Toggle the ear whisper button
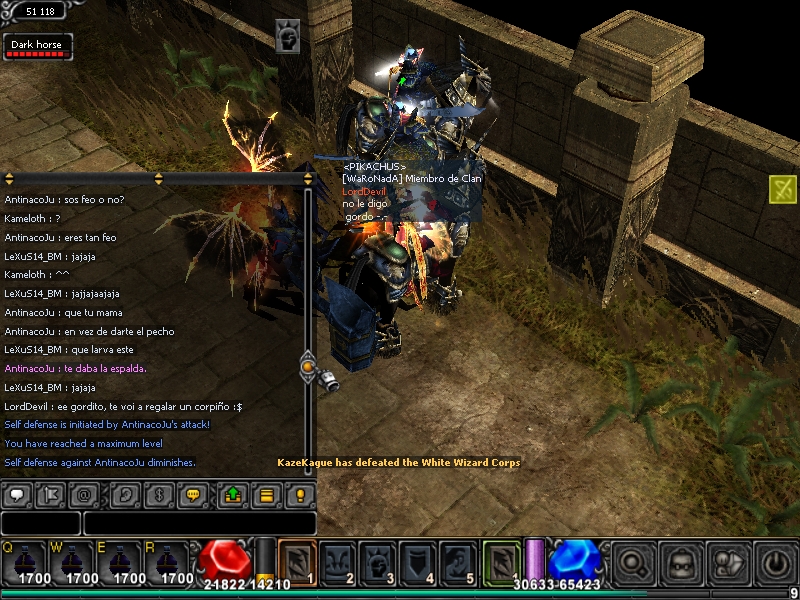The height and width of the screenshot is (600, 800). (124, 494)
